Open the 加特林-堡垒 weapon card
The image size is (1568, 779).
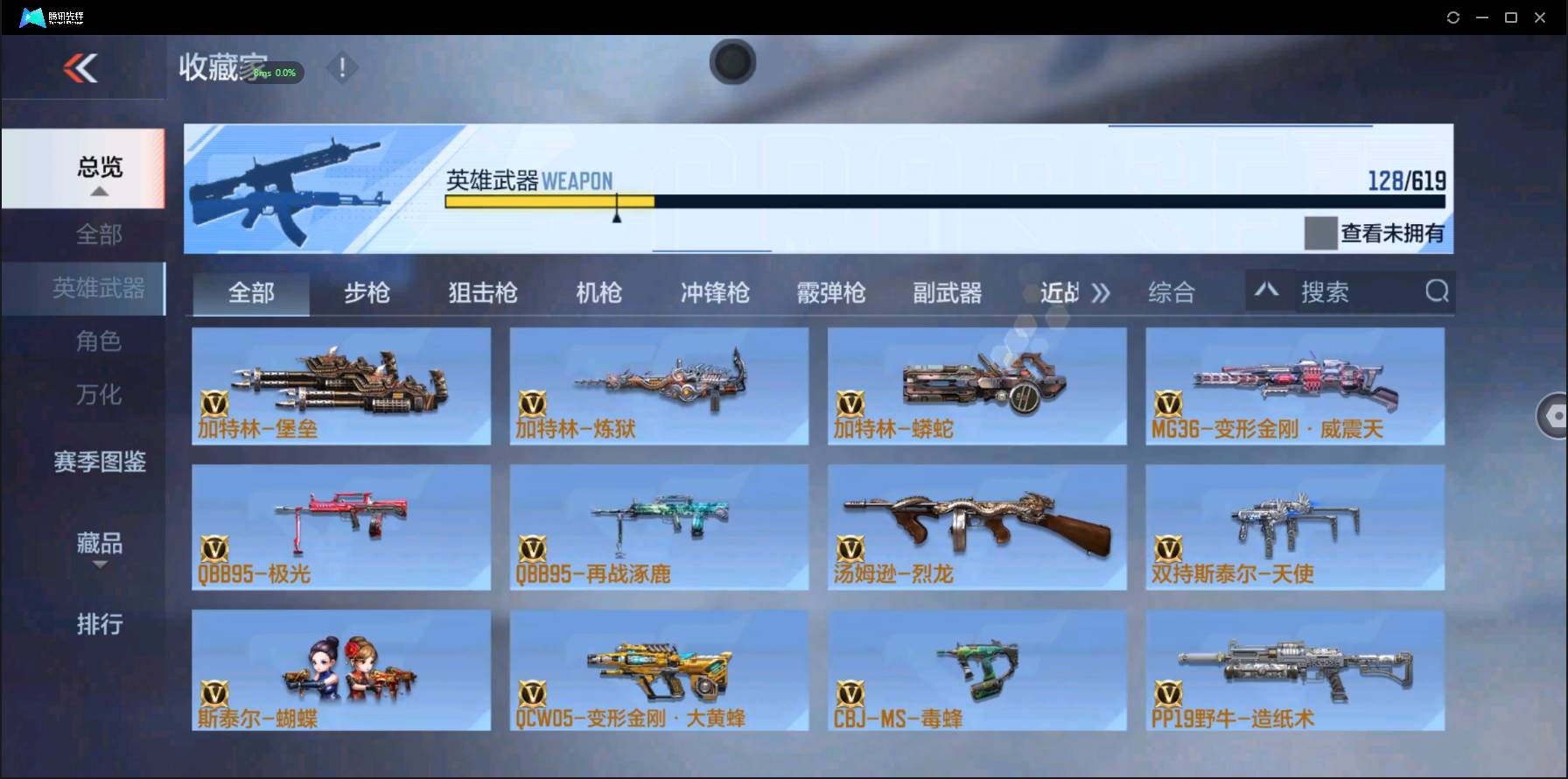(340, 385)
